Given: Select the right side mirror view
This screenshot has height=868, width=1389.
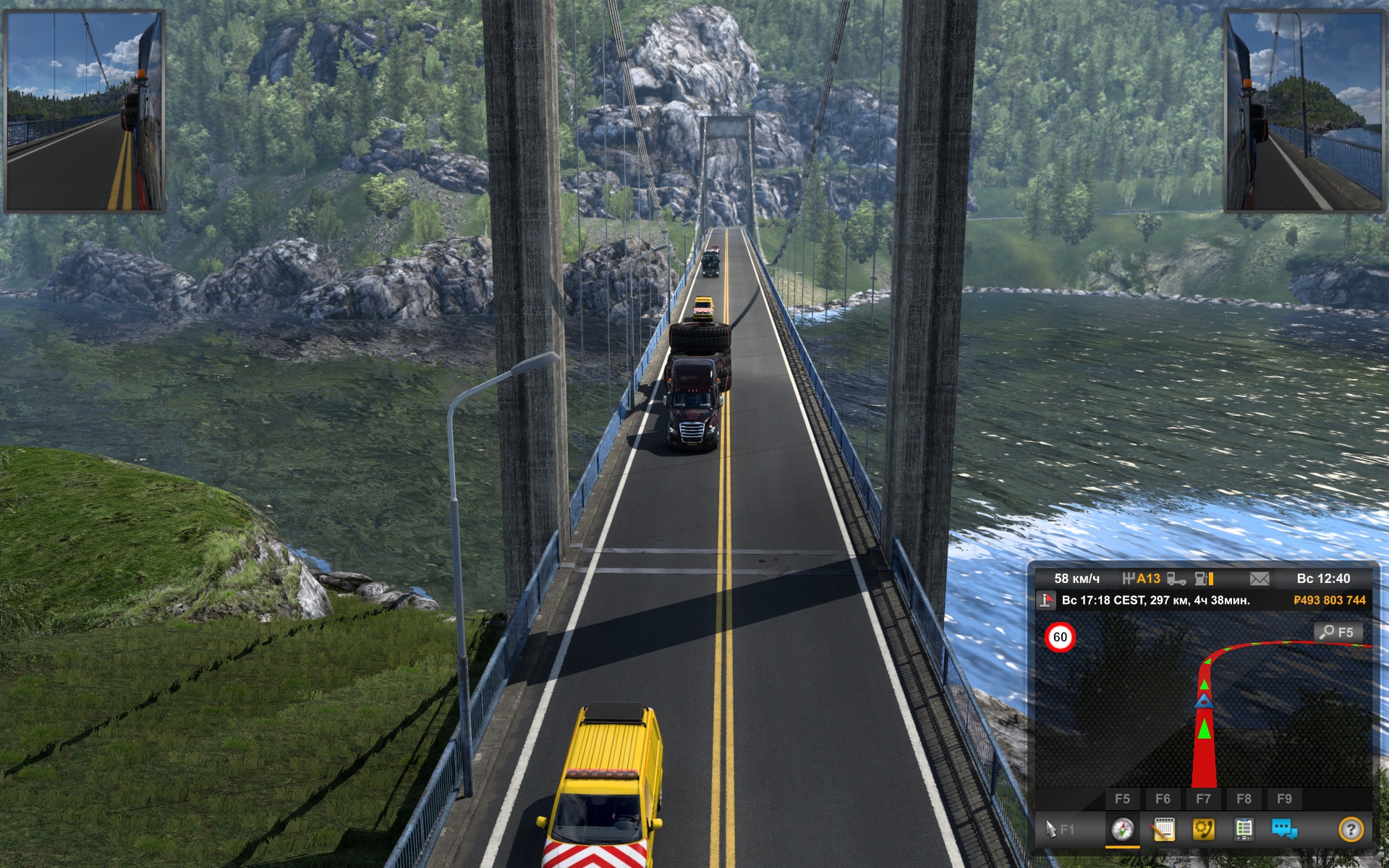Looking at the screenshot, I should [x=1303, y=111].
